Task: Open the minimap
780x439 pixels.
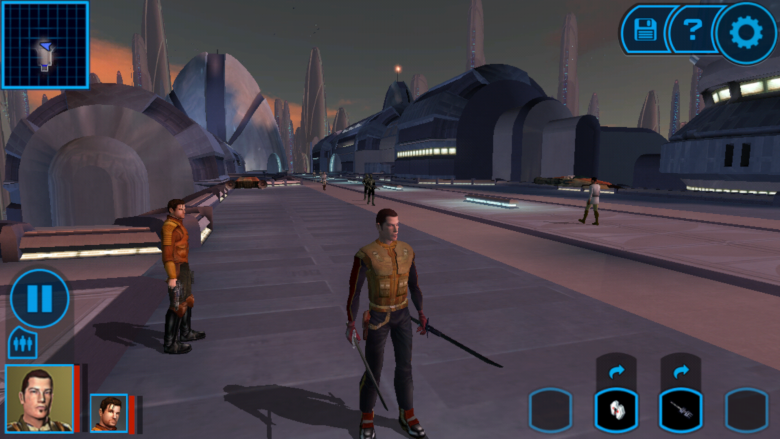Action: coord(45,45)
